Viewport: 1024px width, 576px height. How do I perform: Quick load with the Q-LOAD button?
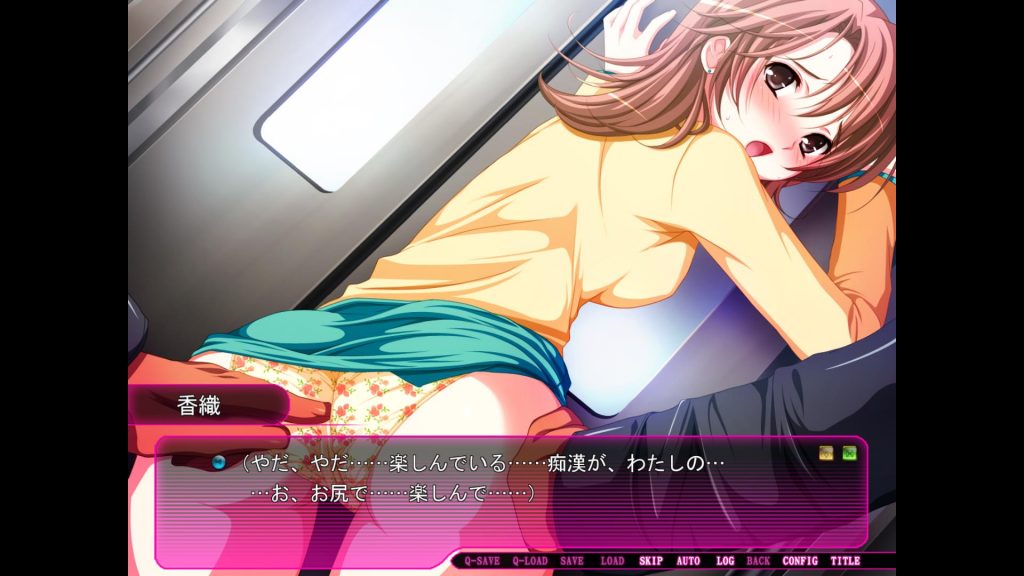pyautogui.click(x=530, y=561)
